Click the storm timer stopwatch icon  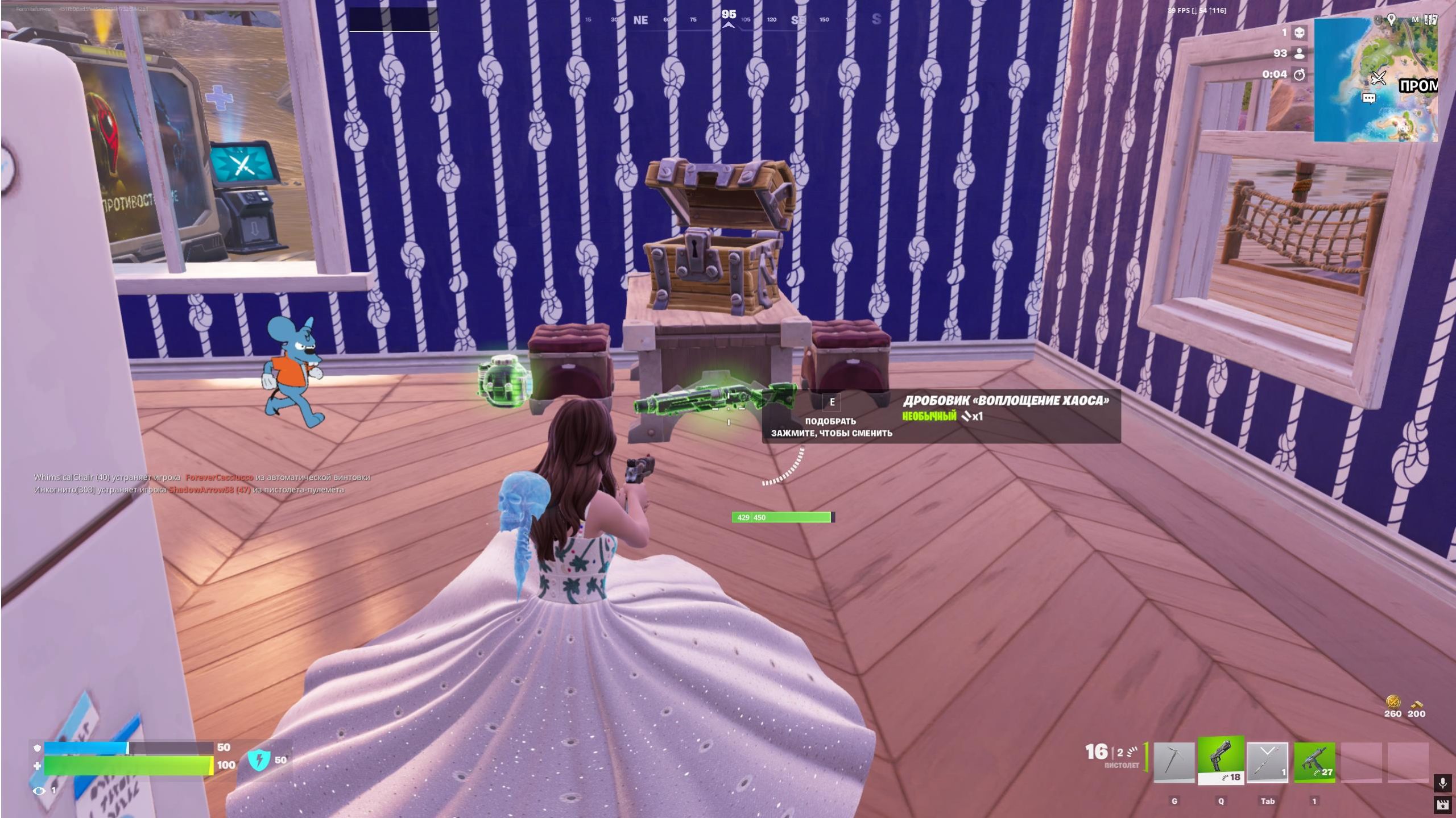[1300, 74]
